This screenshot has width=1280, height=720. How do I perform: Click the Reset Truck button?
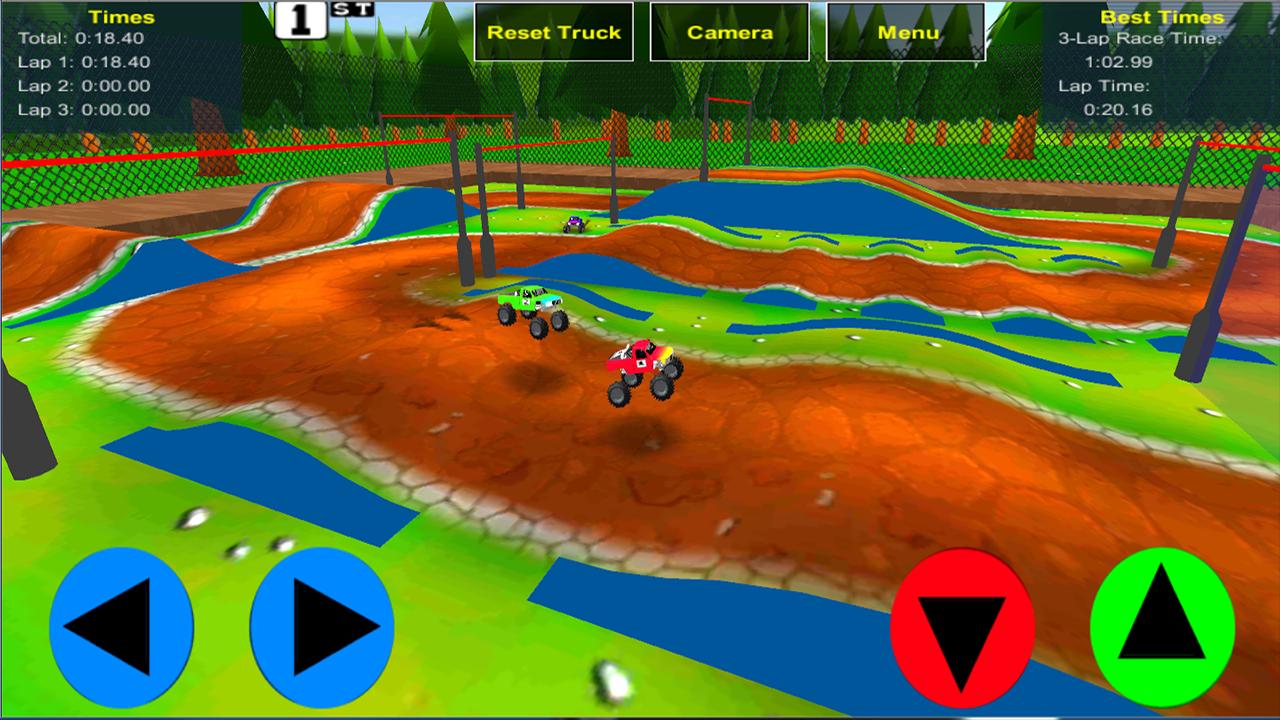click(553, 31)
